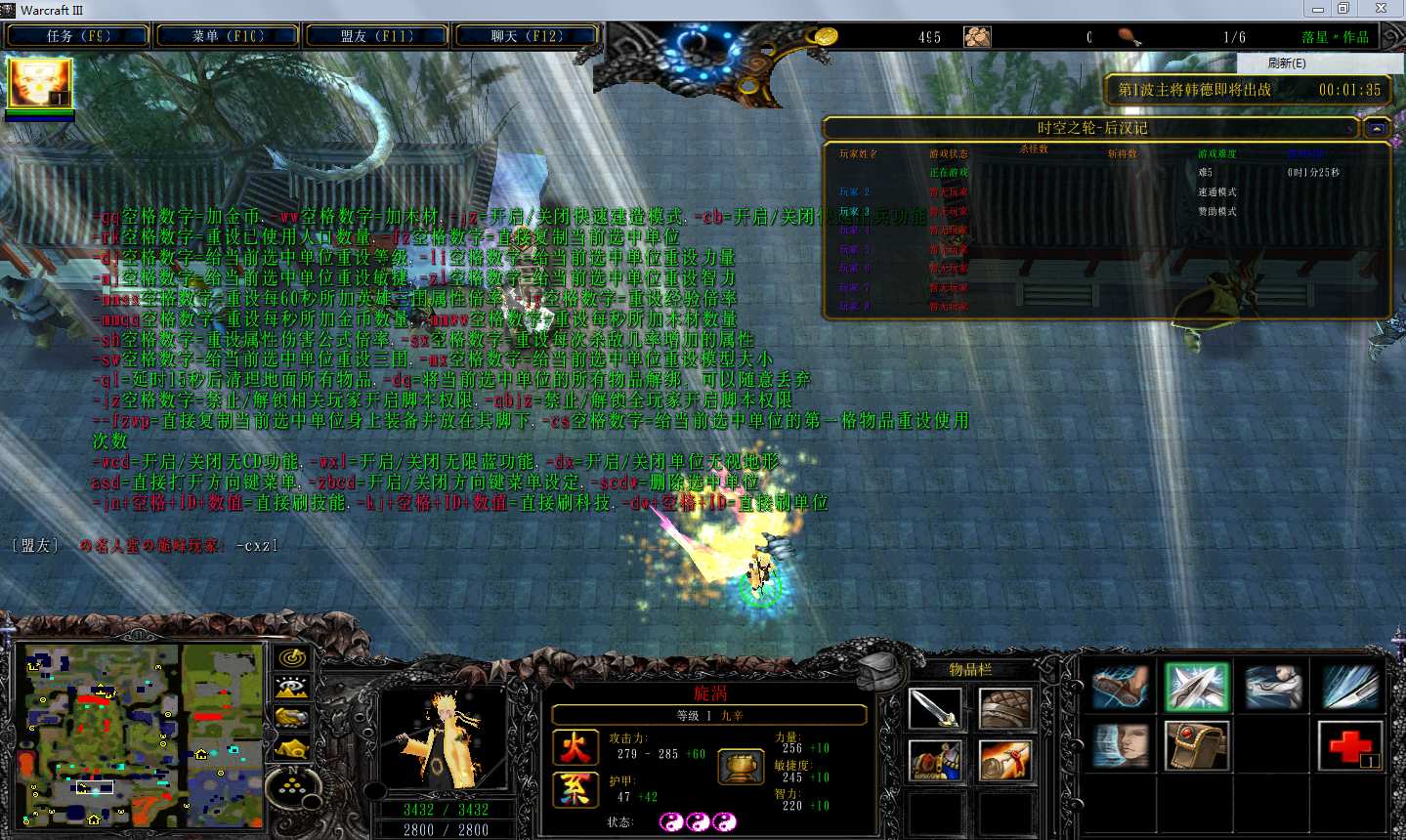Use the scroll item in inventory
1406x840 pixels.
(x=1004, y=761)
